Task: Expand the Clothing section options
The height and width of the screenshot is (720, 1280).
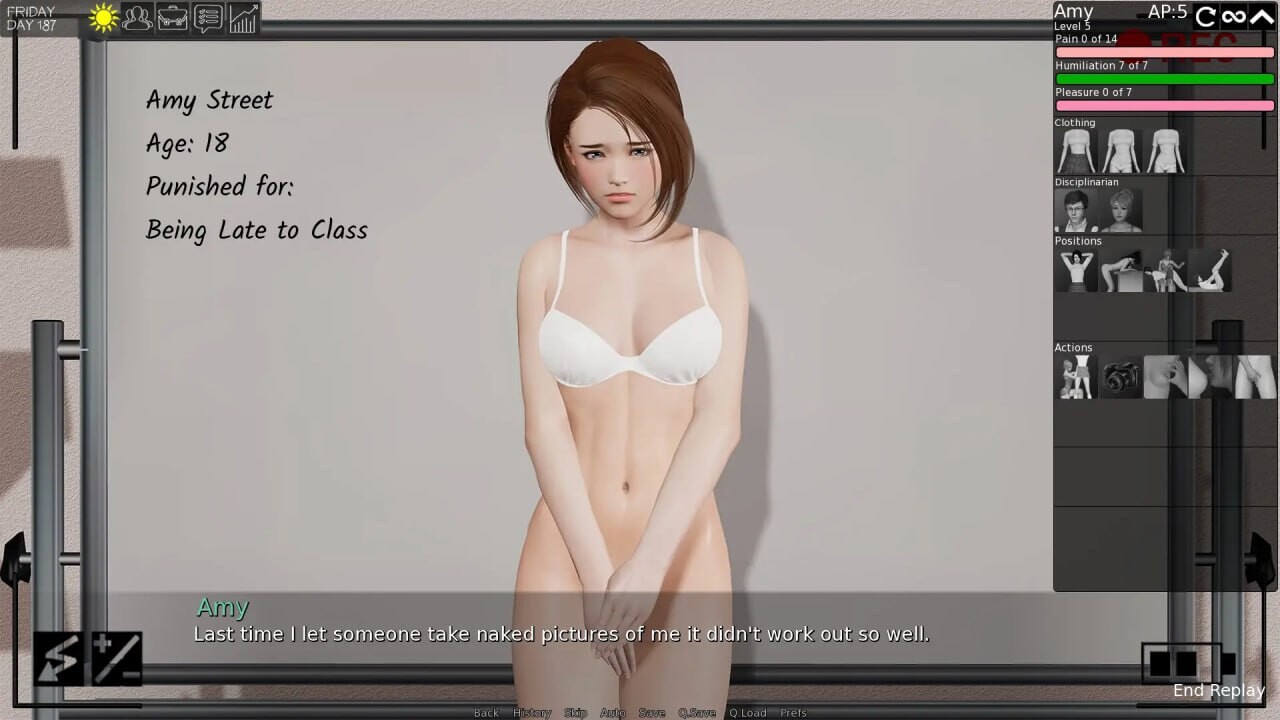Action: [1075, 122]
